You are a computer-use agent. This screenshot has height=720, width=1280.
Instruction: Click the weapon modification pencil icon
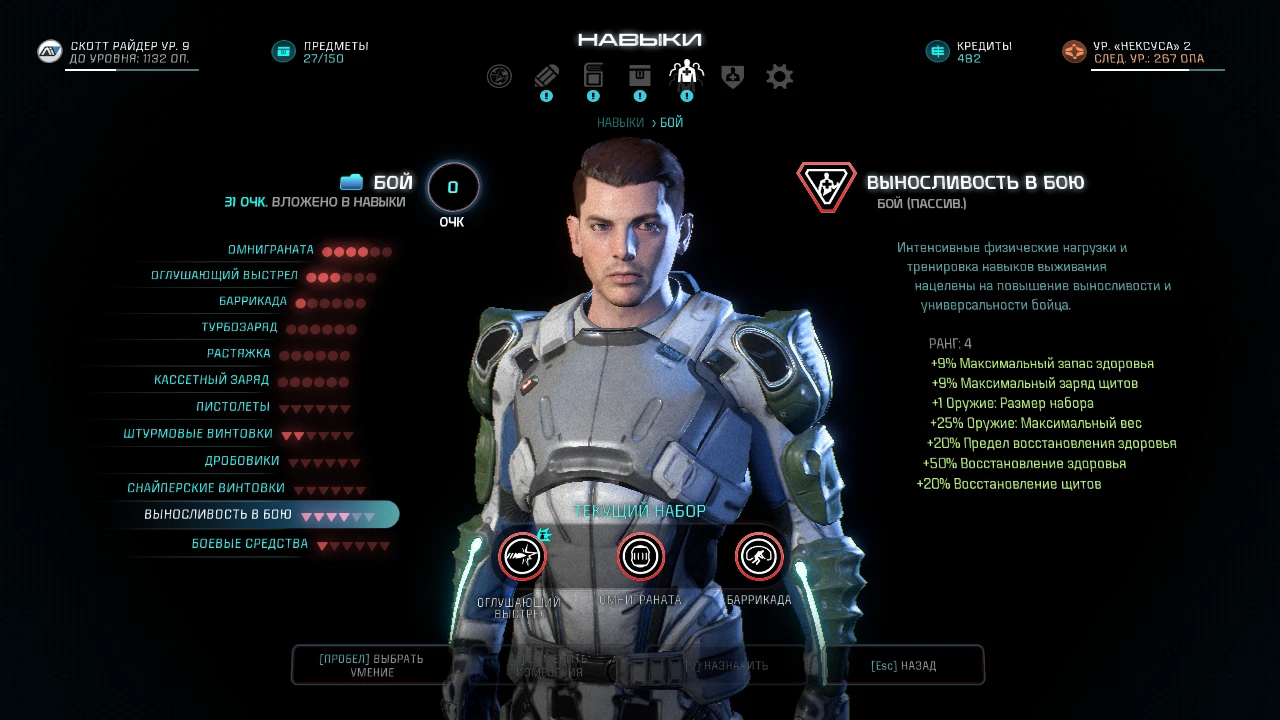coord(546,76)
